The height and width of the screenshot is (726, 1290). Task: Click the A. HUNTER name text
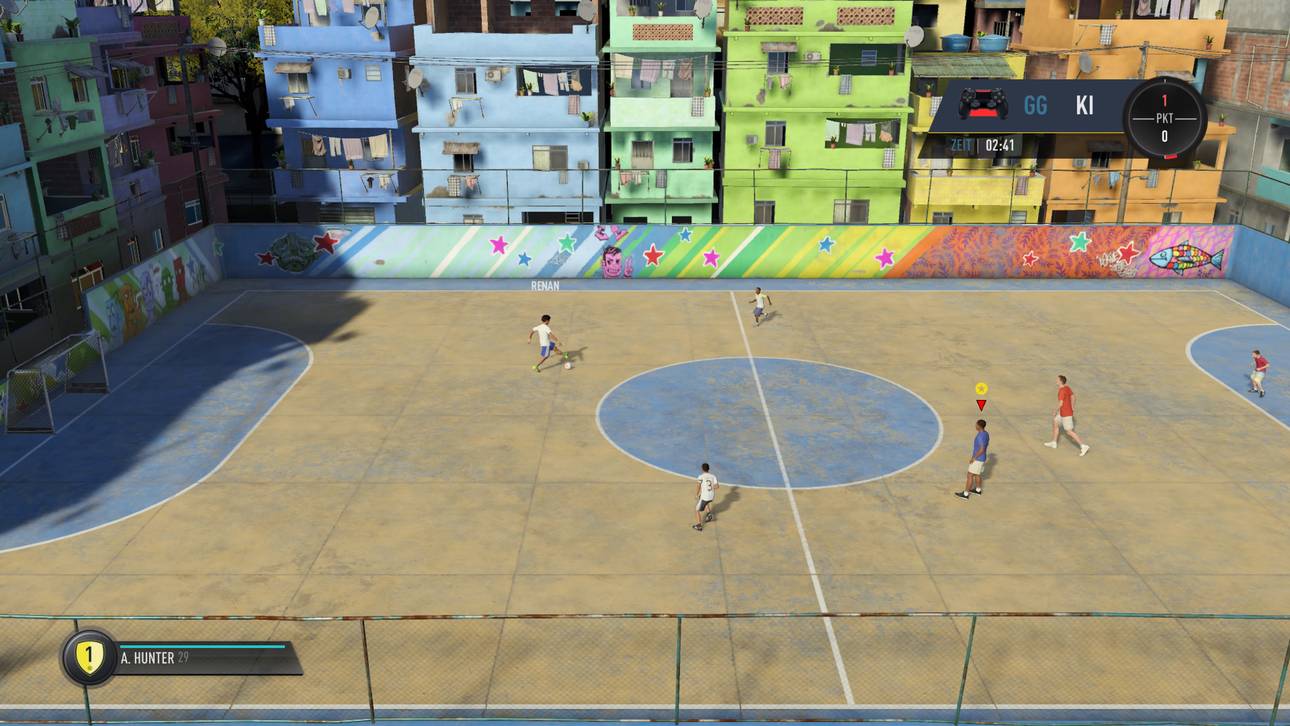[x=147, y=657]
